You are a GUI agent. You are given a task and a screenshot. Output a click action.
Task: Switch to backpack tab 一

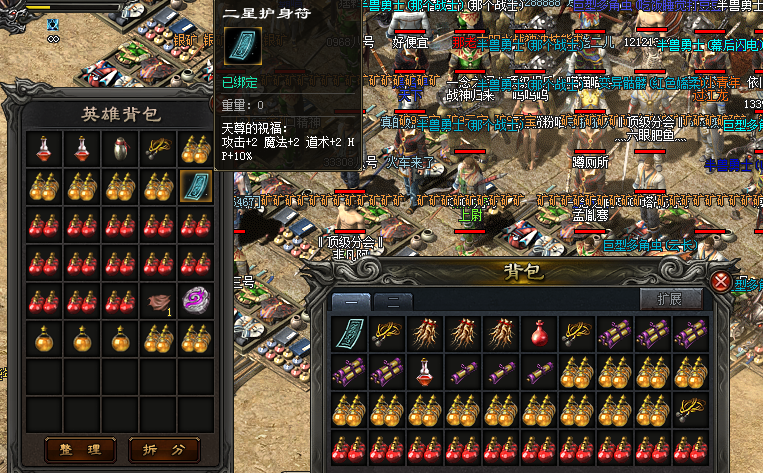pos(352,299)
